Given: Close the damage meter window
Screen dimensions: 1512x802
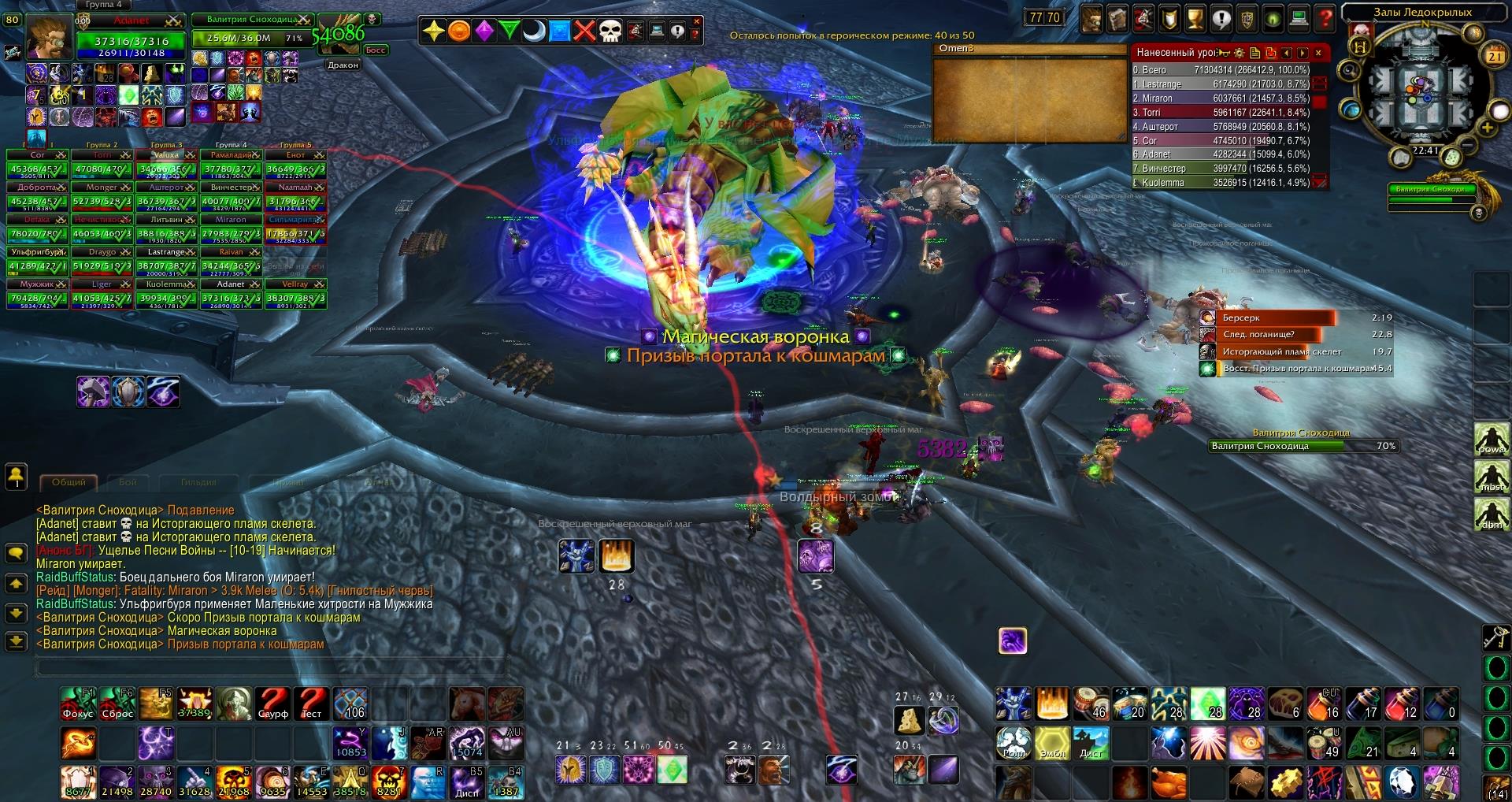Looking at the screenshot, I should click(x=1318, y=53).
